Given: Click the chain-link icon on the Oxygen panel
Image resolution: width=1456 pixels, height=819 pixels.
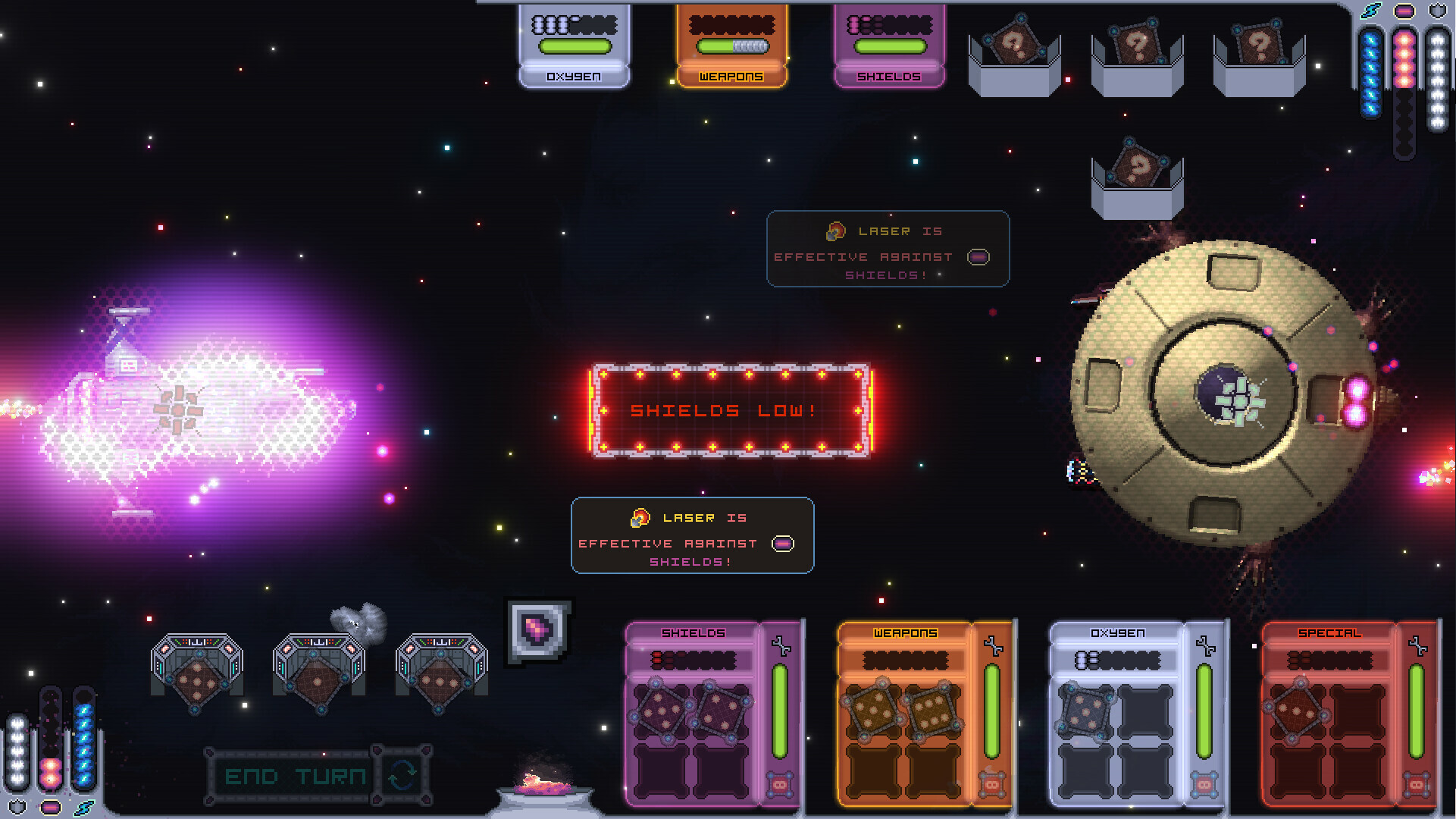Looking at the screenshot, I should click(x=1205, y=783).
